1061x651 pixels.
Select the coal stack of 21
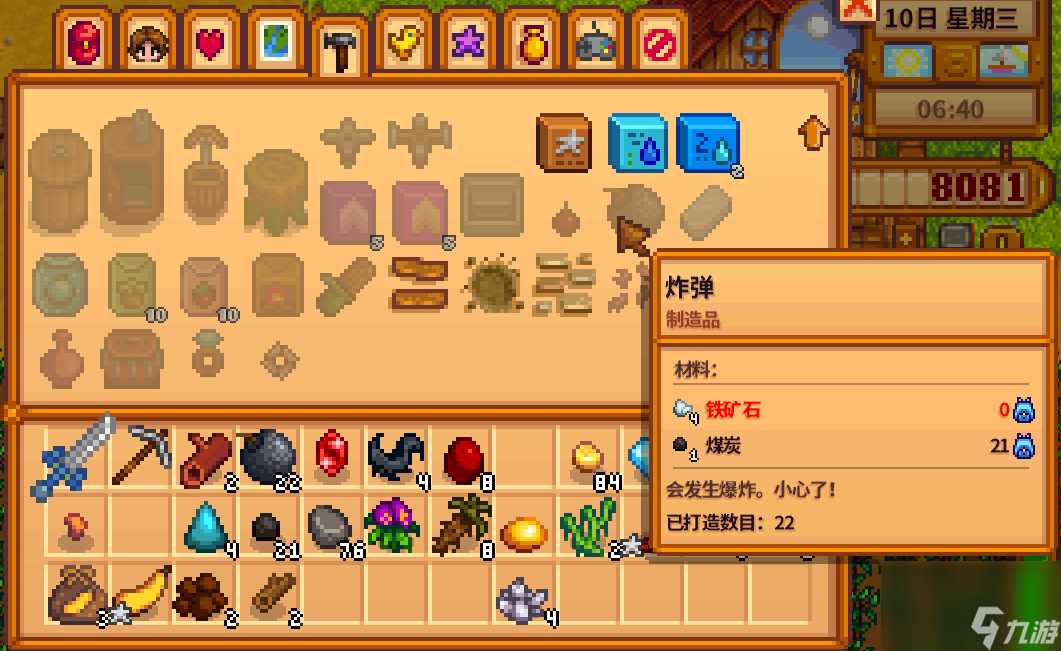pos(265,527)
